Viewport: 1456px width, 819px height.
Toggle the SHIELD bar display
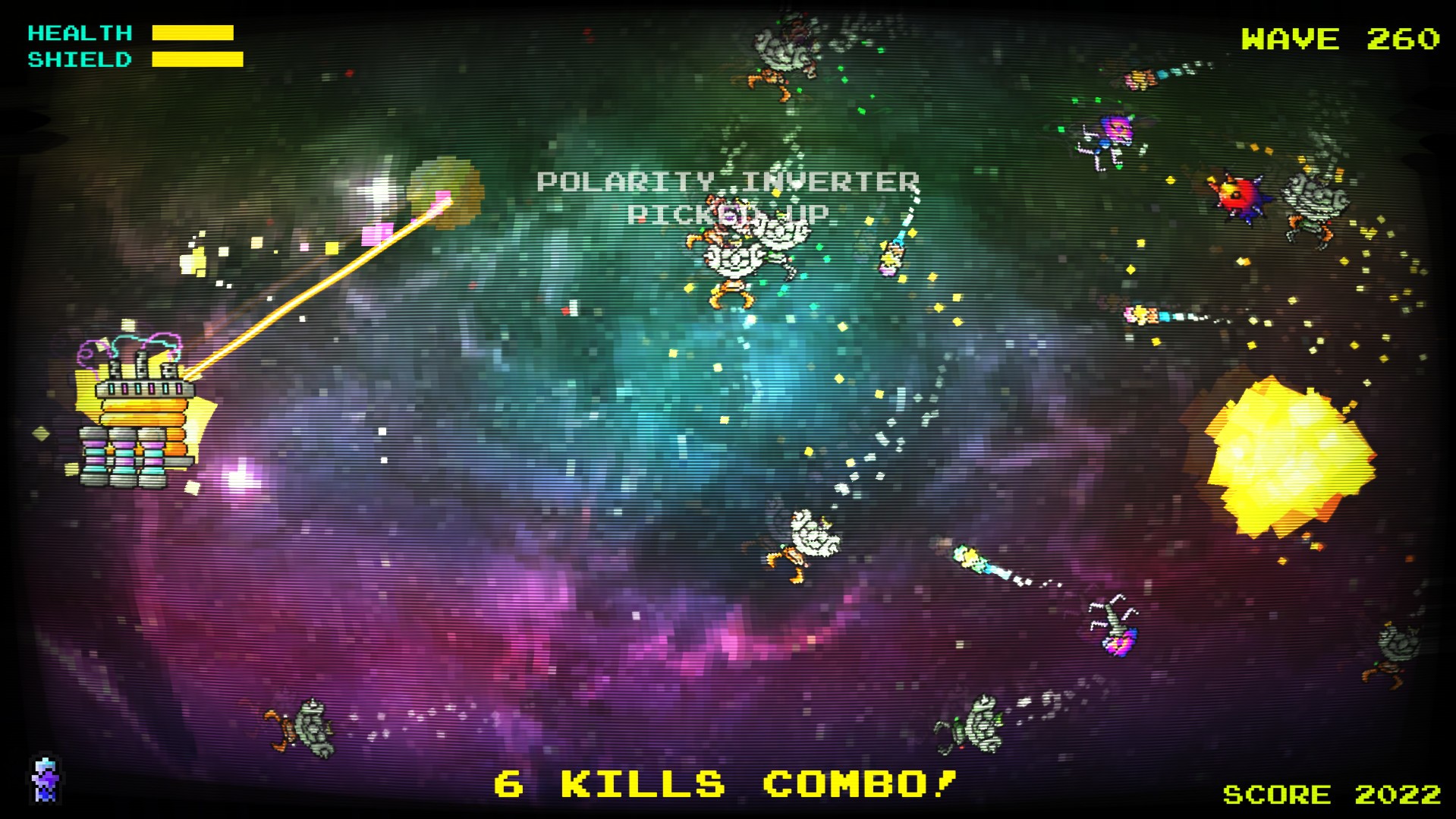point(199,58)
